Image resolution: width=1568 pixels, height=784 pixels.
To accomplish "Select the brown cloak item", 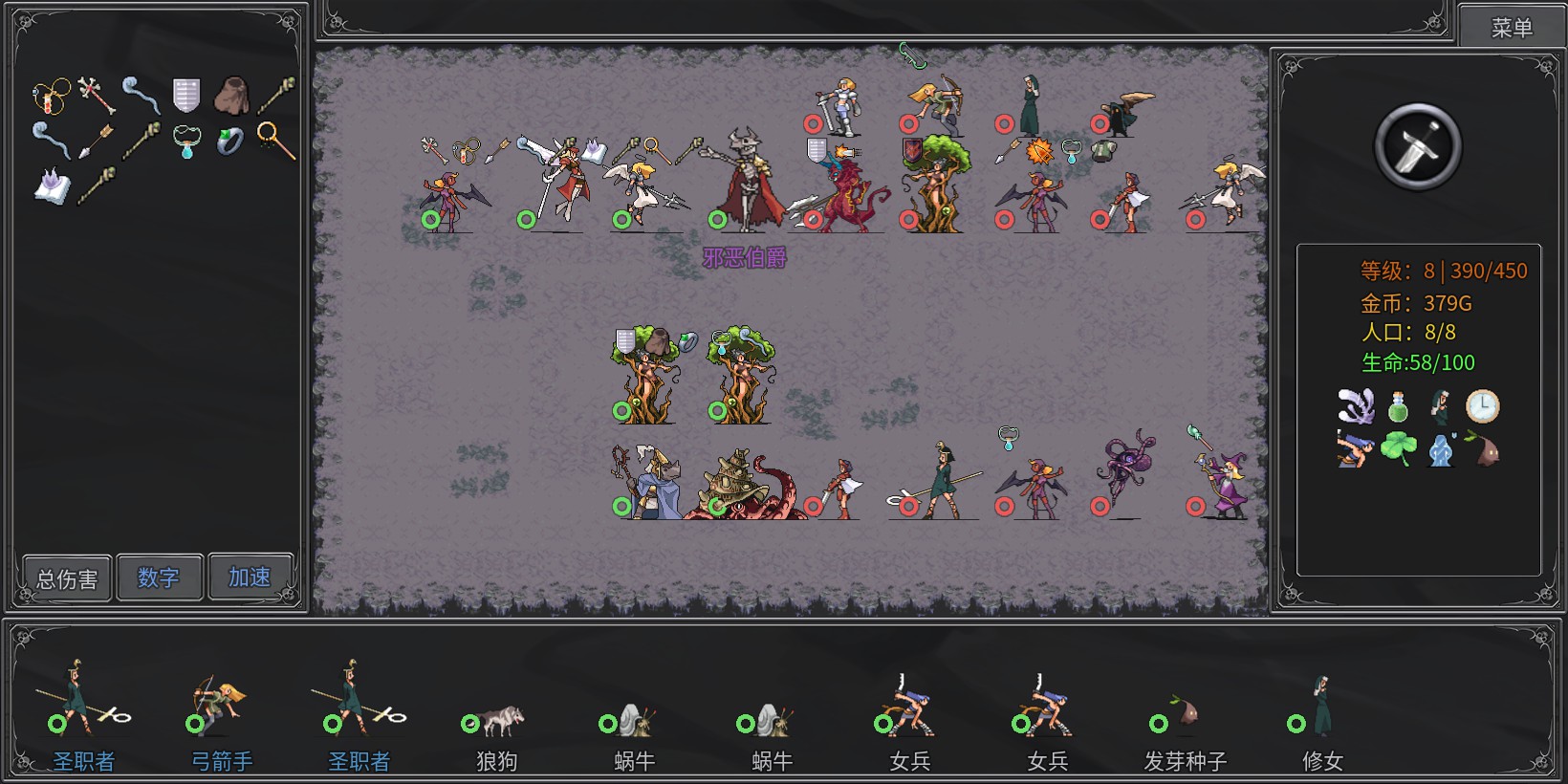I will (x=231, y=95).
